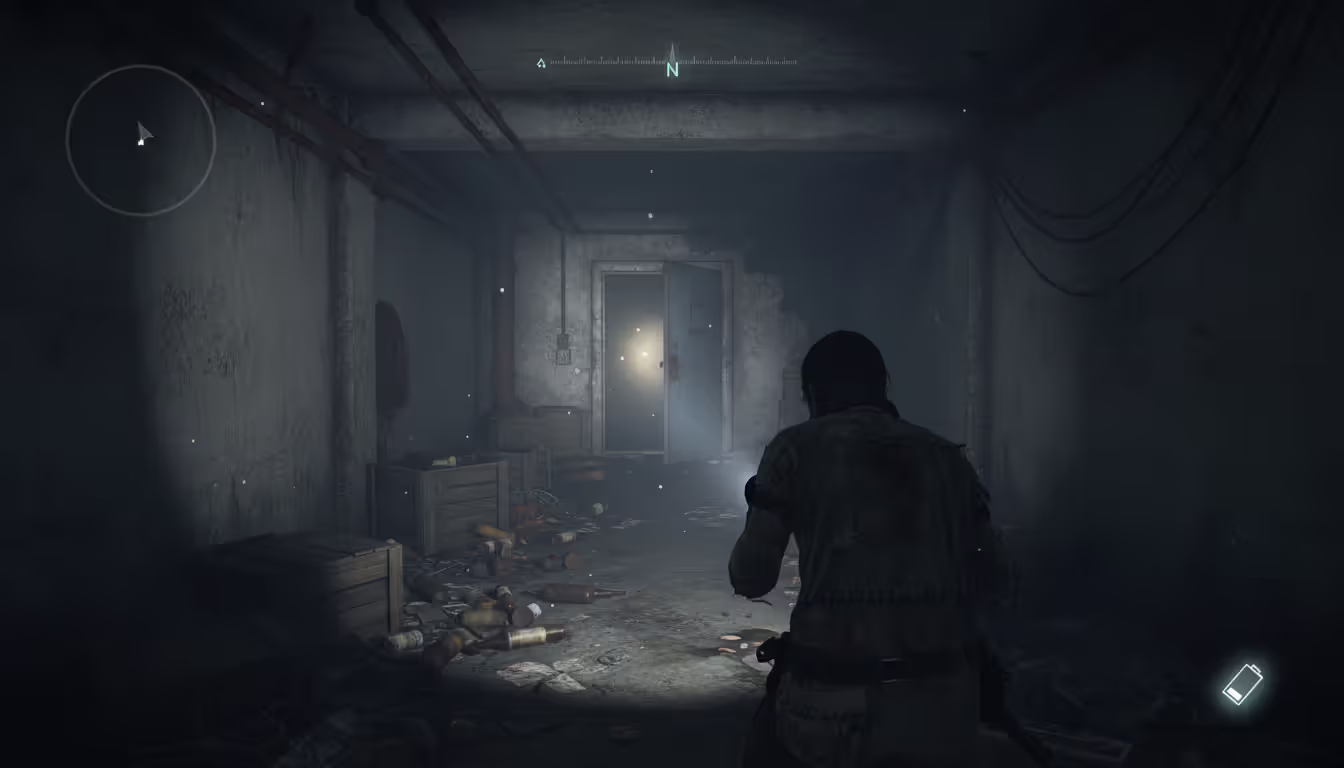Image resolution: width=1344 pixels, height=768 pixels.
Task: Click the glowing light beyond the doorway
Action: pos(644,354)
